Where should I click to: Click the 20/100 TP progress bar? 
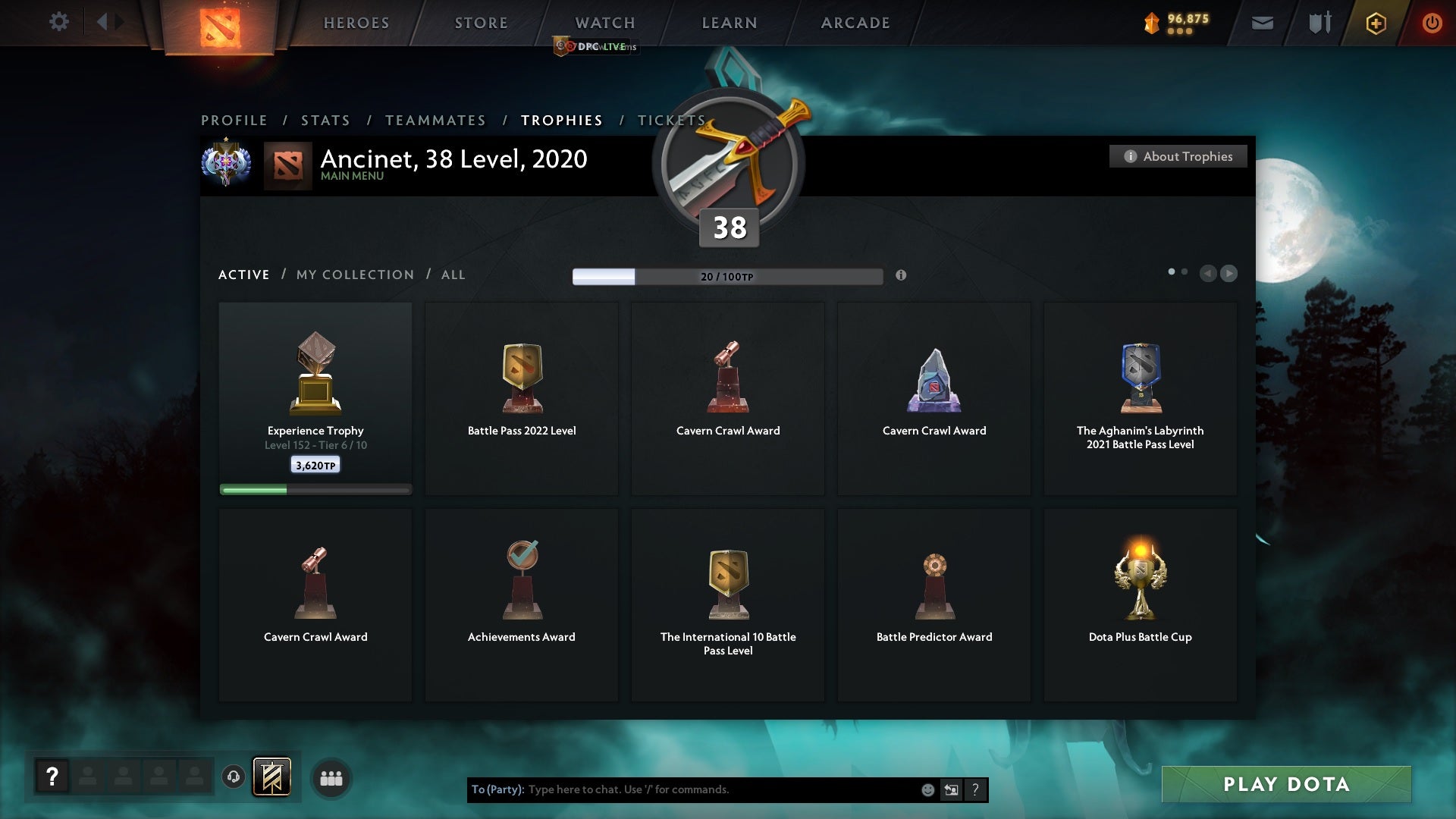(727, 276)
